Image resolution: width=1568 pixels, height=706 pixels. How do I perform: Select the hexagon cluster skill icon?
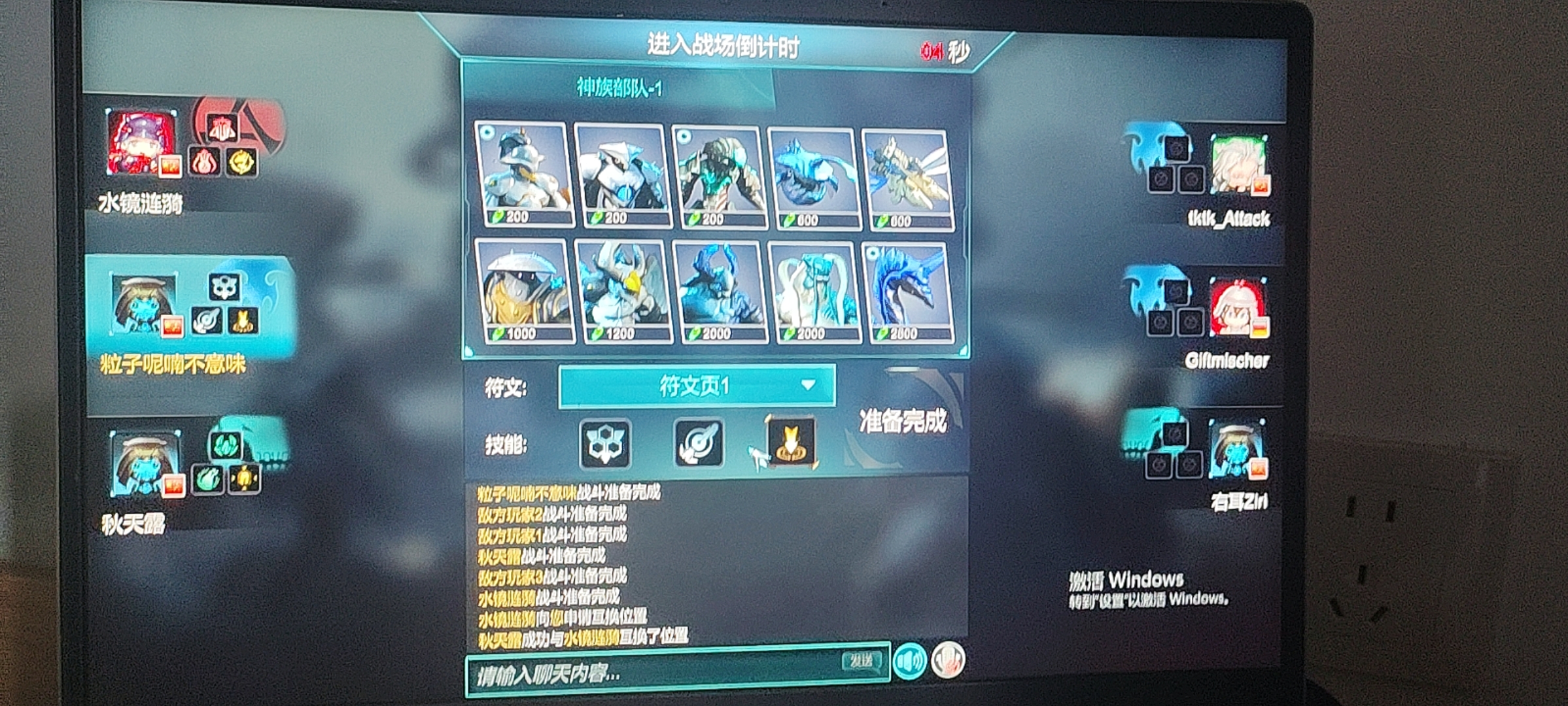[605, 444]
